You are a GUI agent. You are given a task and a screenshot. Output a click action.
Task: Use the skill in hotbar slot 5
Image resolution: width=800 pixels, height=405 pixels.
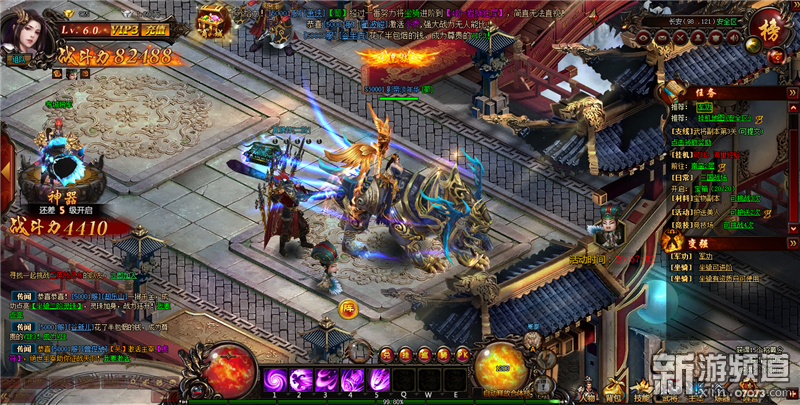pos(378,380)
